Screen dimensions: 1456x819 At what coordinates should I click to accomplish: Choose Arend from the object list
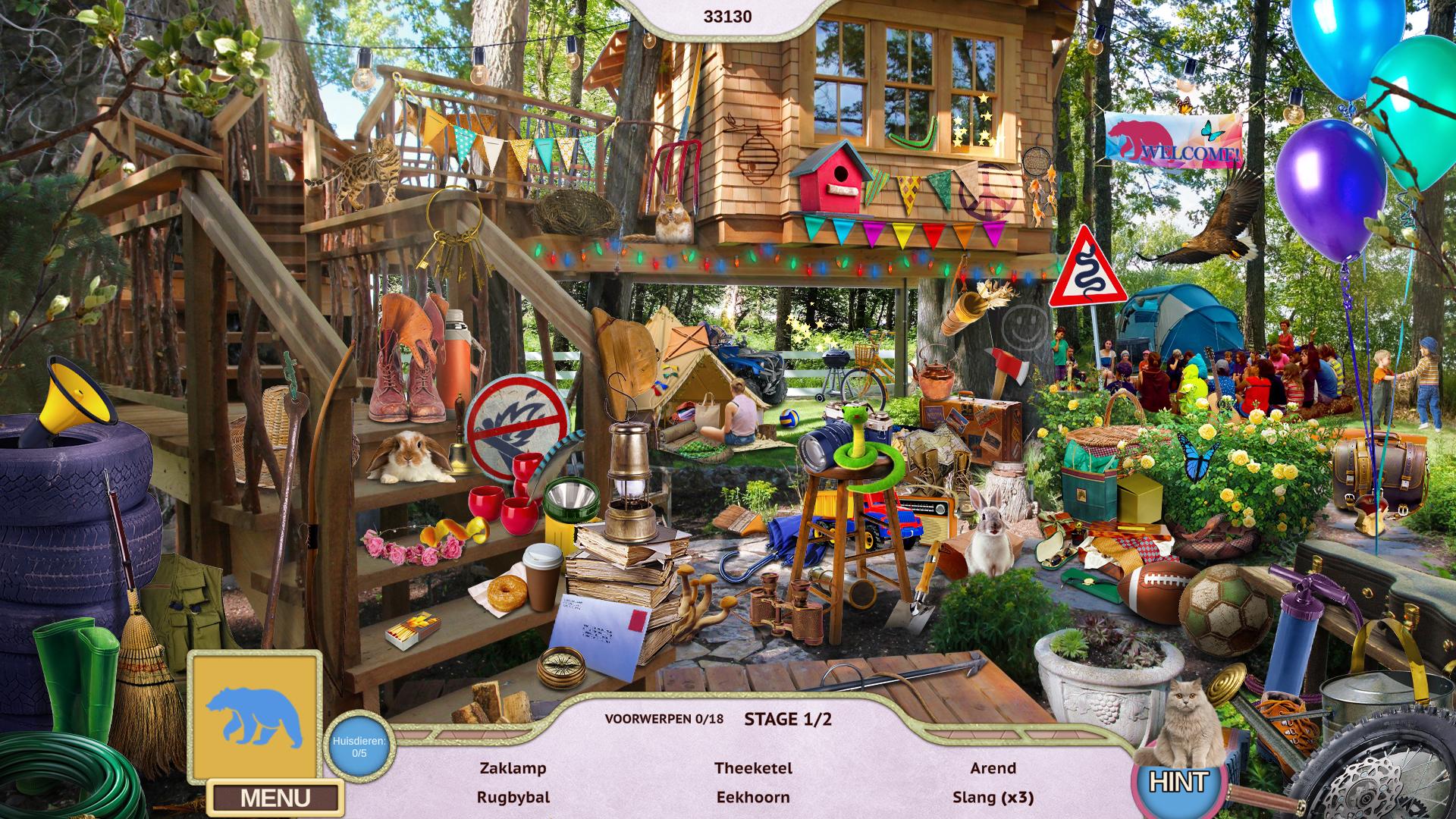(x=993, y=768)
